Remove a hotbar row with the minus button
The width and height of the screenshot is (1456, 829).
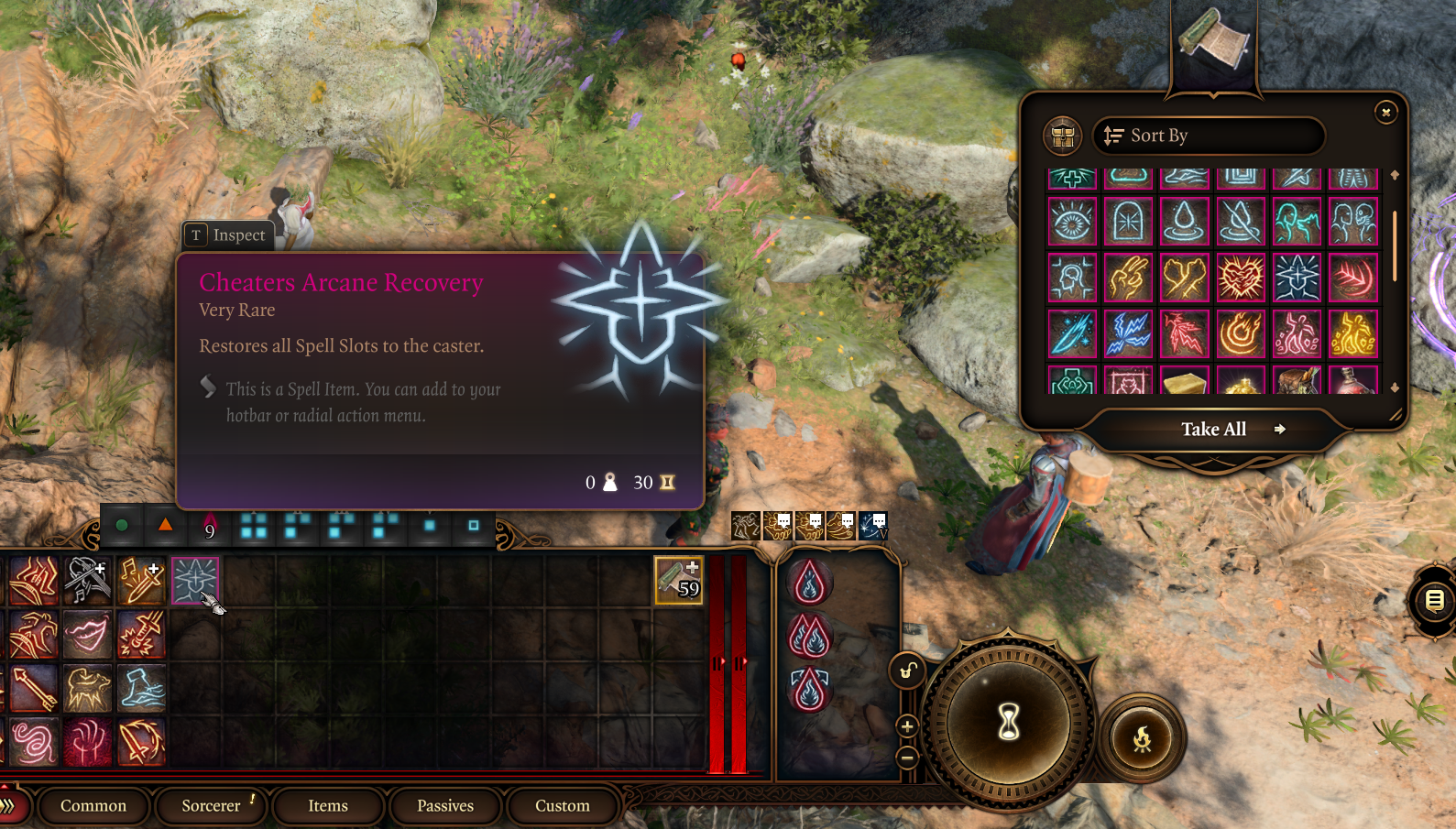pyautogui.click(x=907, y=758)
